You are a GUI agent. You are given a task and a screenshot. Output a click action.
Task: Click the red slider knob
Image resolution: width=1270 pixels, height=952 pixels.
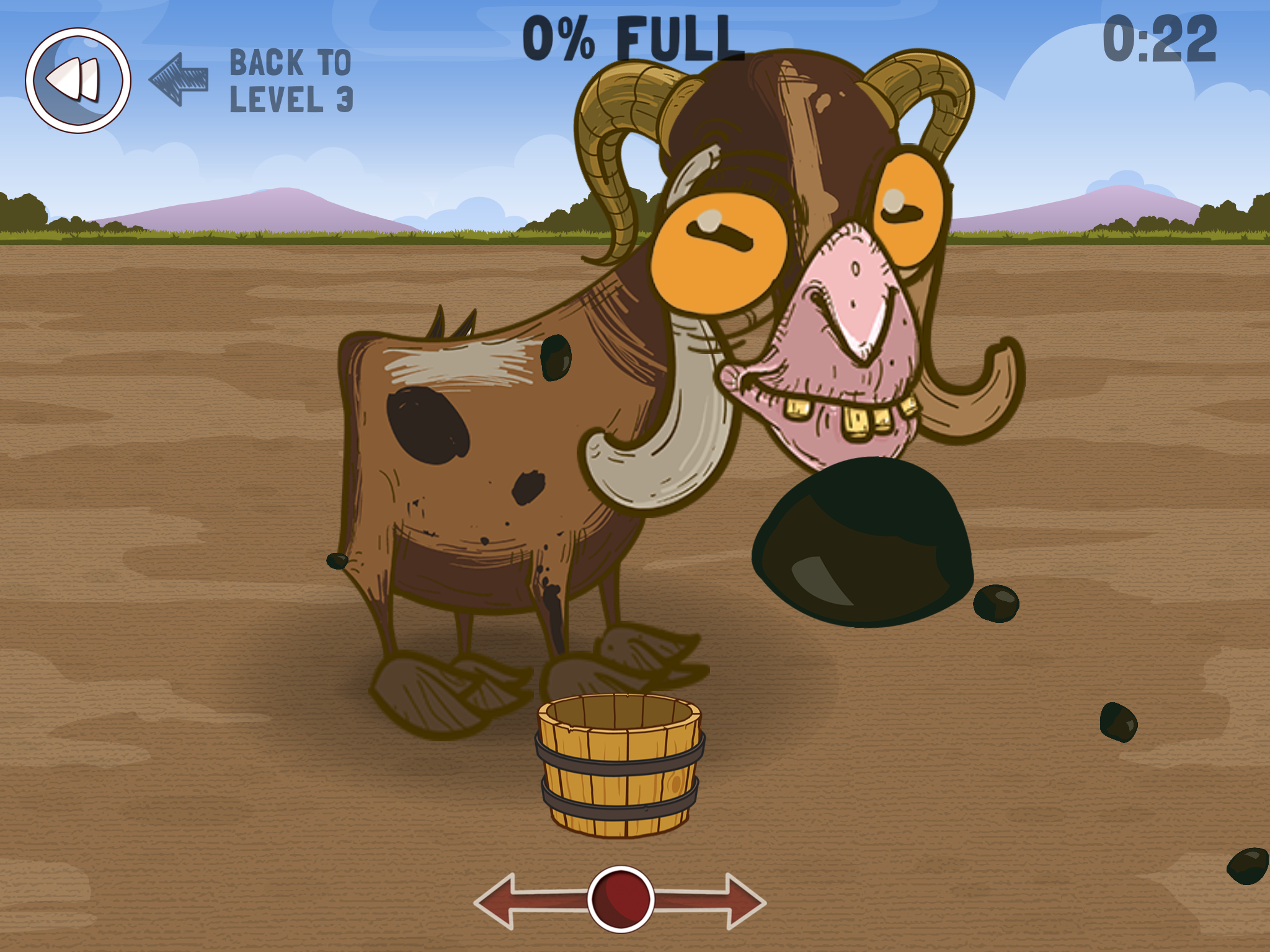coord(620,899)
